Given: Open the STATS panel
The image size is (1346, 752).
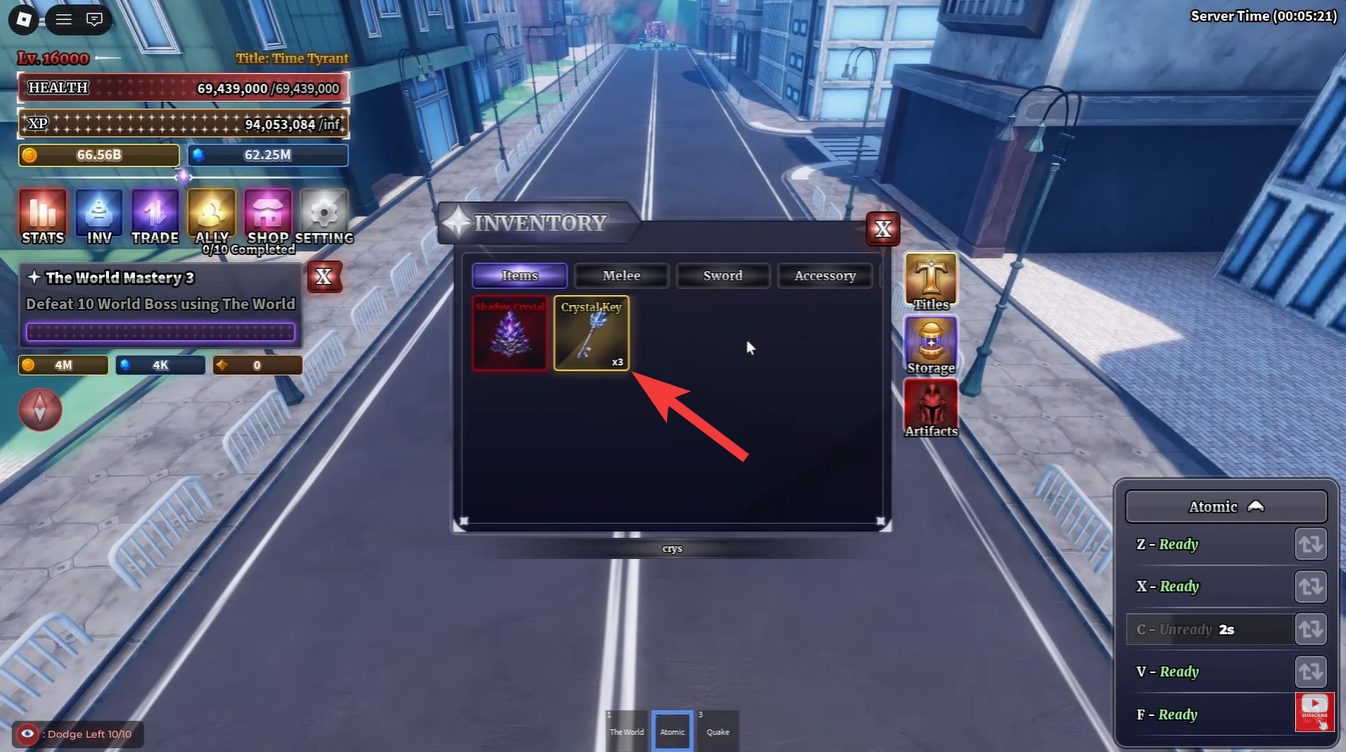Looking at the screenshot, I should [x=41, y=216].
